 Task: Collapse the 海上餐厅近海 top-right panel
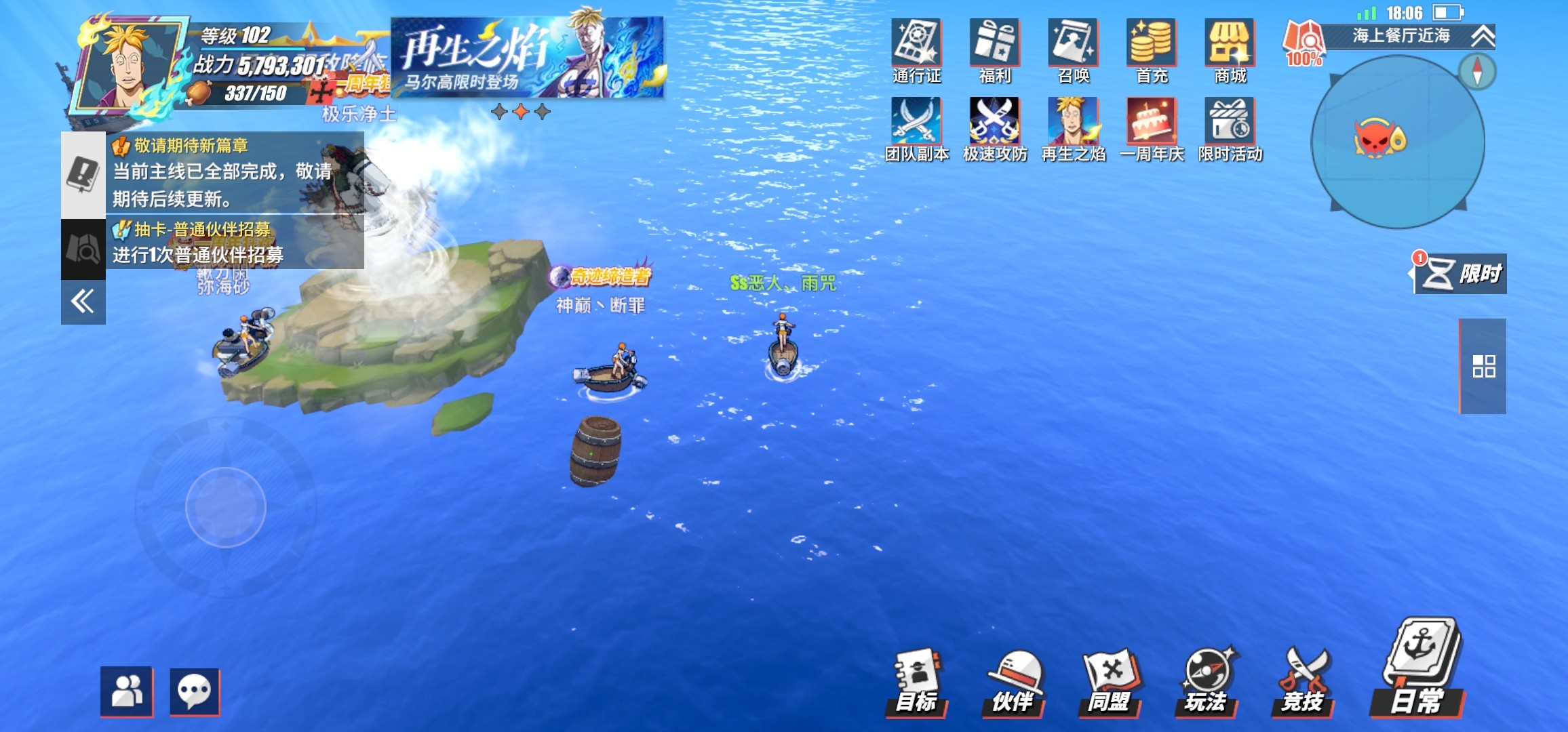[1483, 36]
